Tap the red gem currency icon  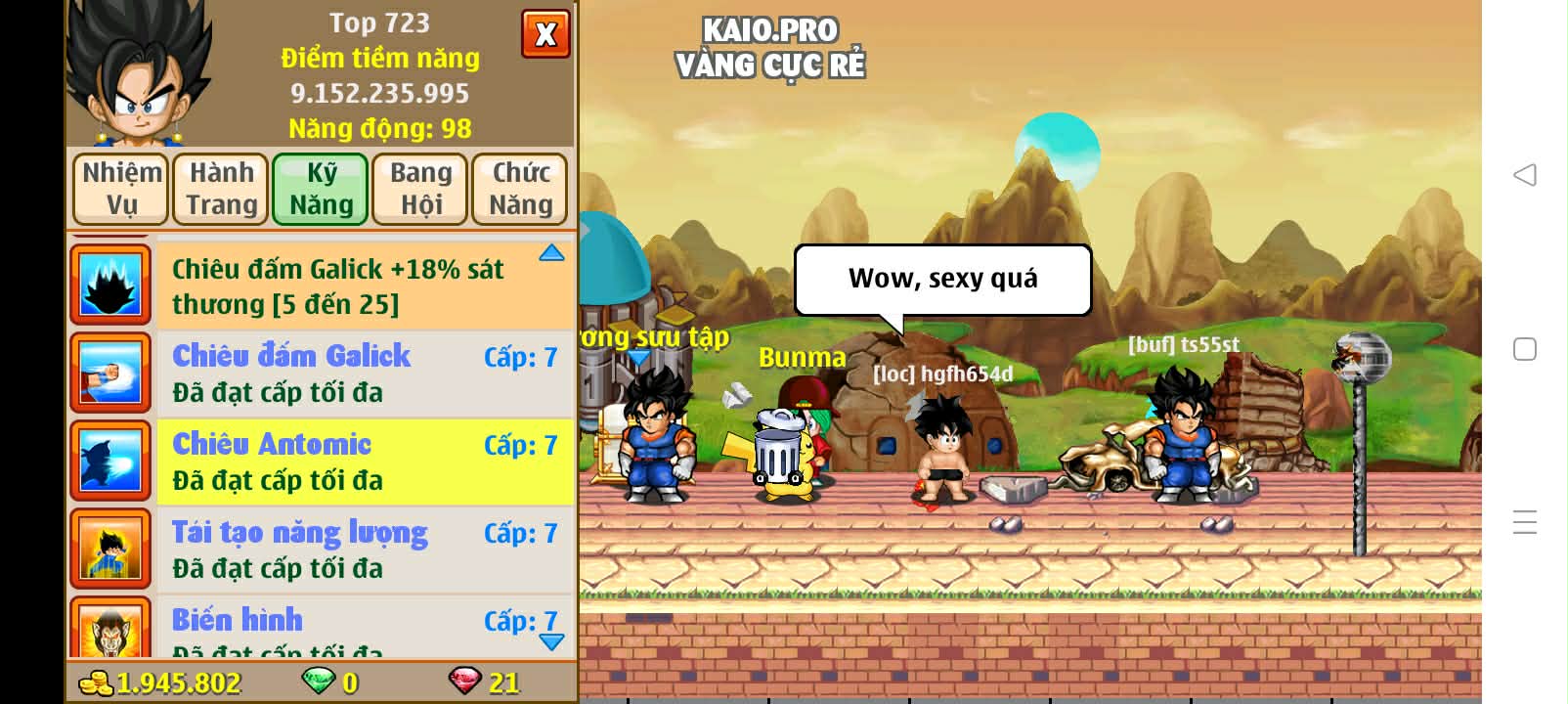(466, 682)
